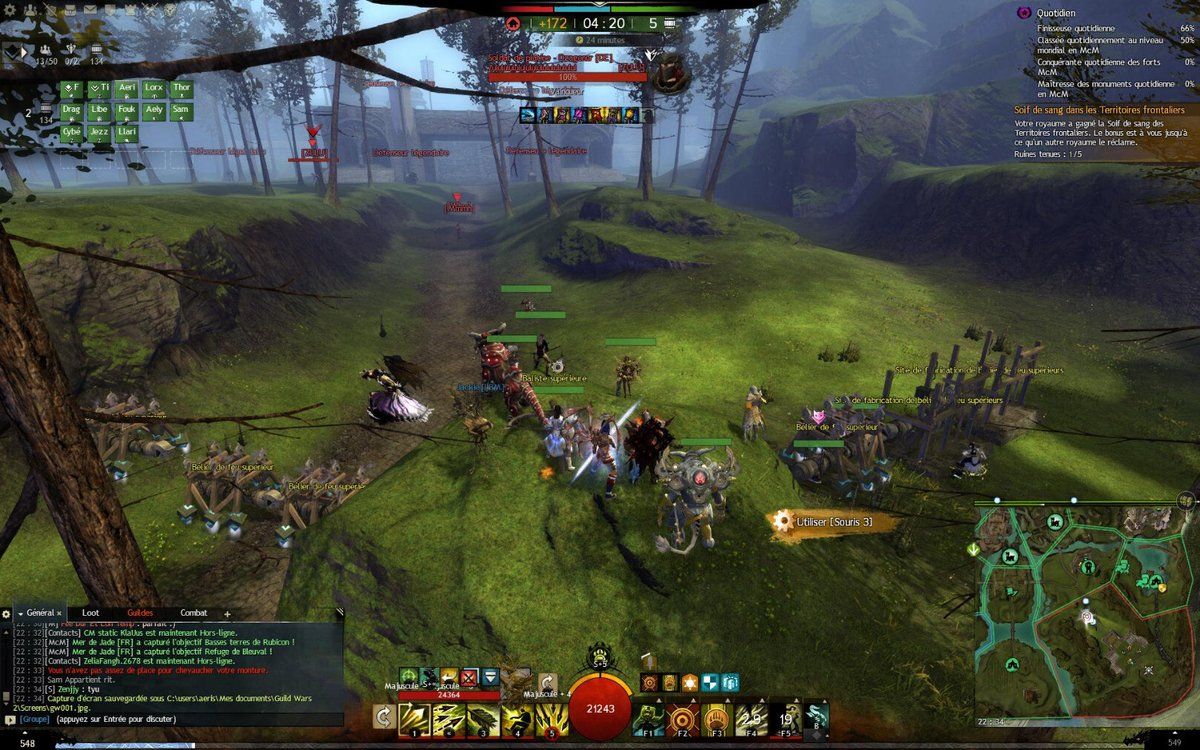Switch to the Loot chat tab
Screen dimensions: 1200x750
(x=90, y=613)
